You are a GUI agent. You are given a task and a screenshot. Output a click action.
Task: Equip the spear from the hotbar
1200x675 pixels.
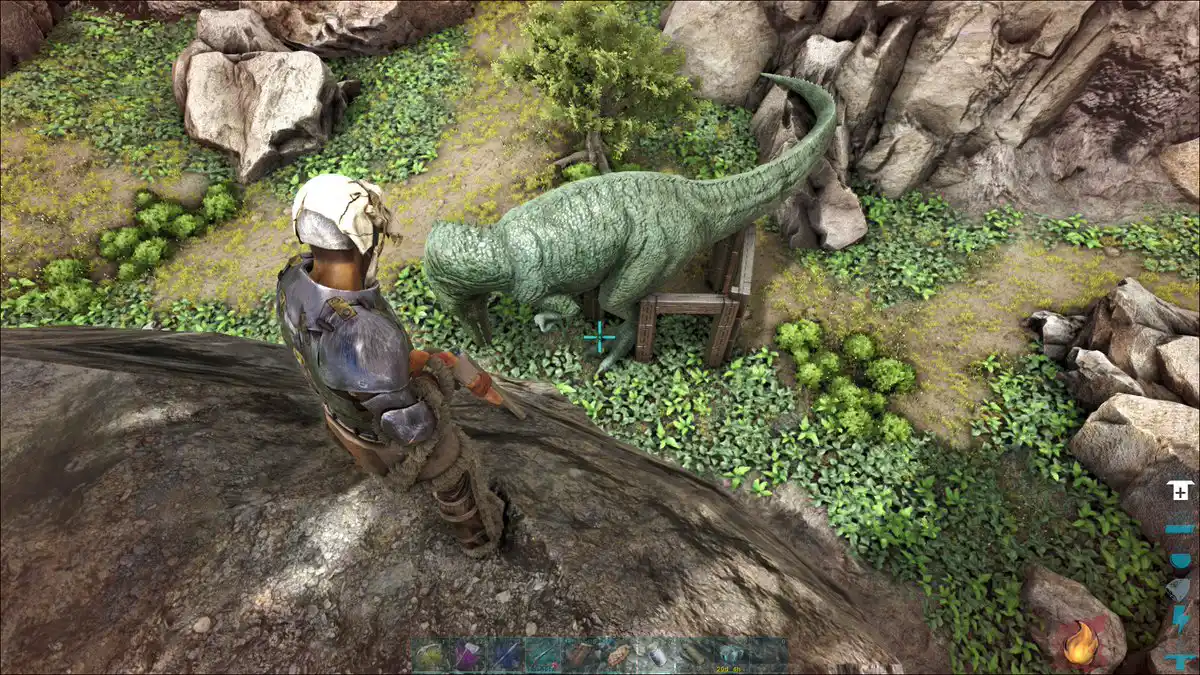[x=506, y=656]
